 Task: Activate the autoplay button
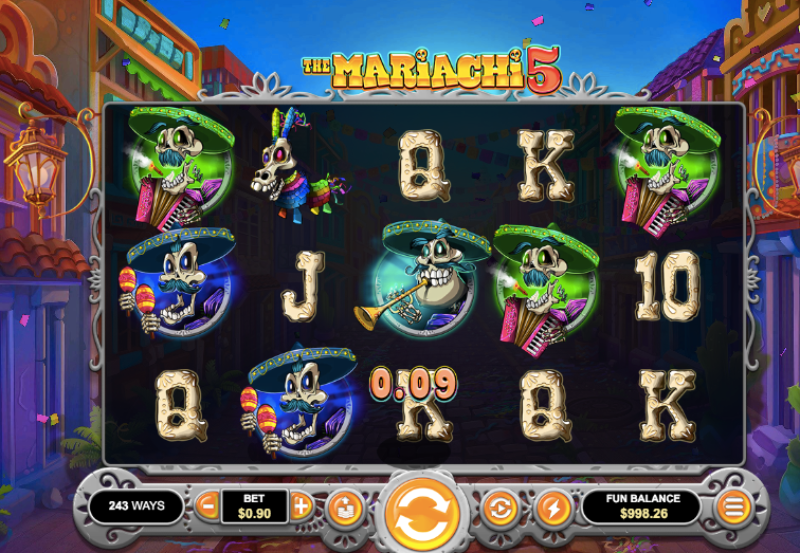tap(498, 509)
